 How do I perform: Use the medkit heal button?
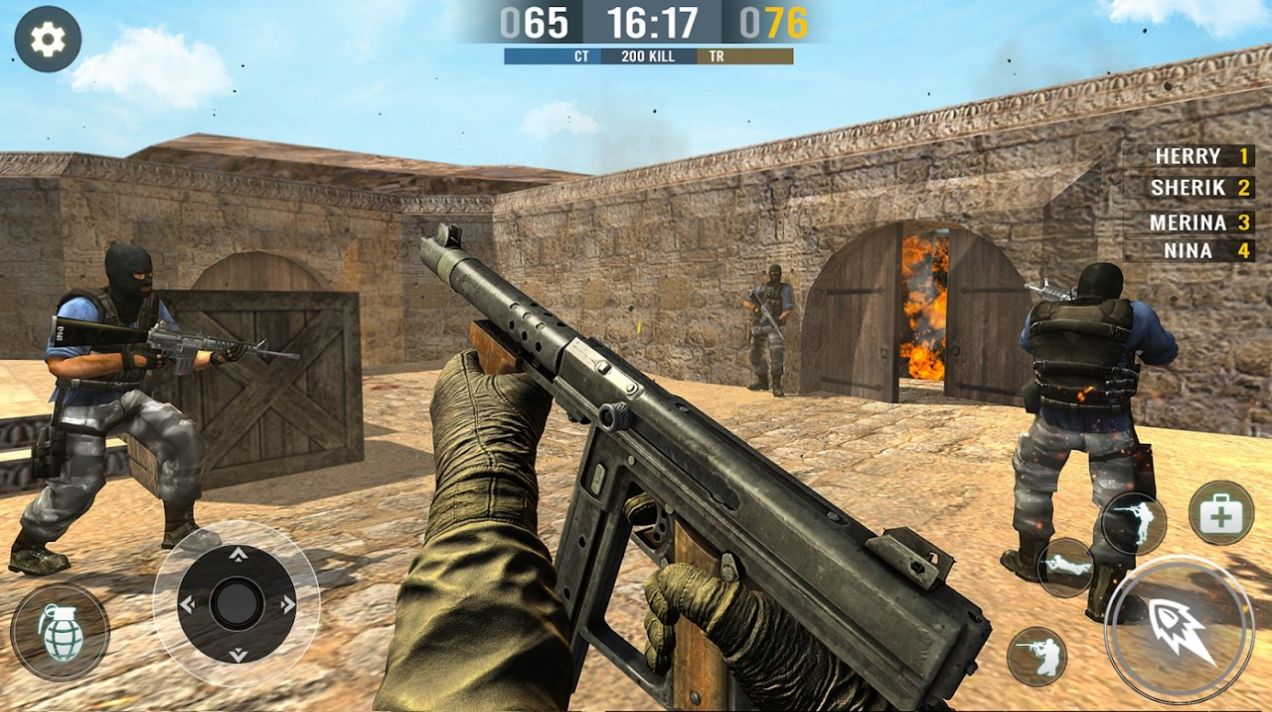coord(1221,513)
